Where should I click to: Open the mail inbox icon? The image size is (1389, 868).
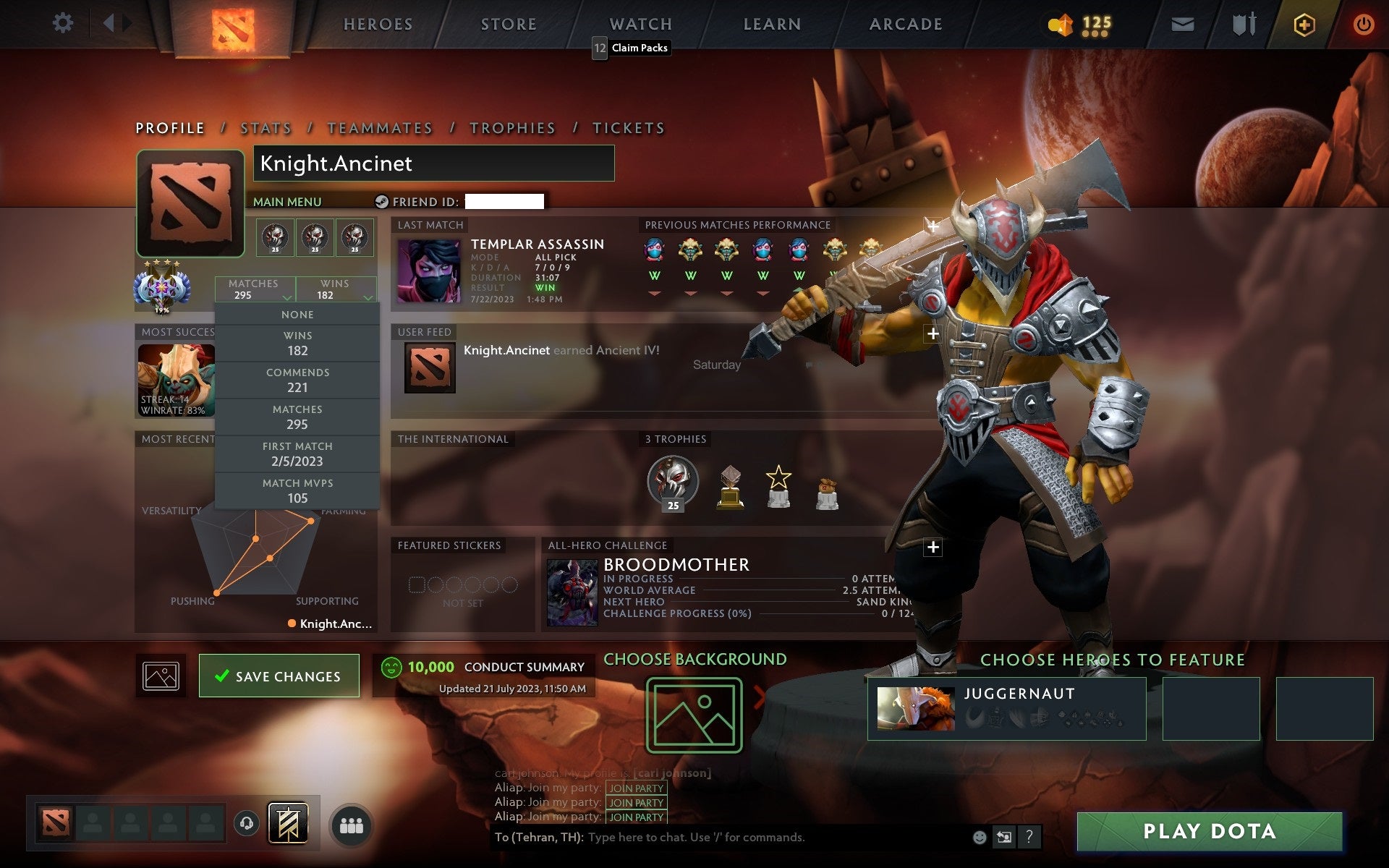pos(1182,23)
